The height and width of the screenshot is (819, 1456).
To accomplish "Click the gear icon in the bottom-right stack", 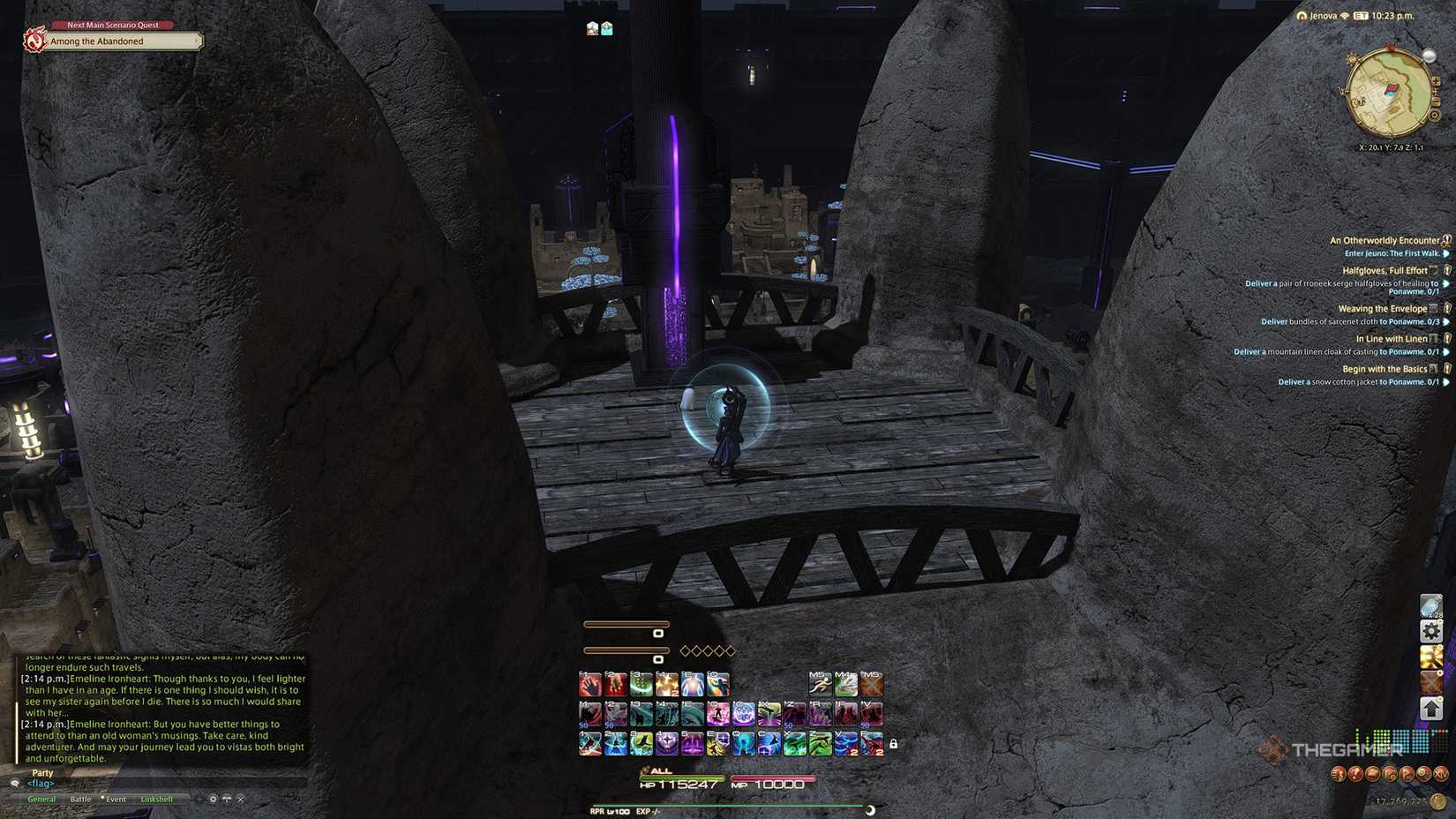I will [1430, 630].
